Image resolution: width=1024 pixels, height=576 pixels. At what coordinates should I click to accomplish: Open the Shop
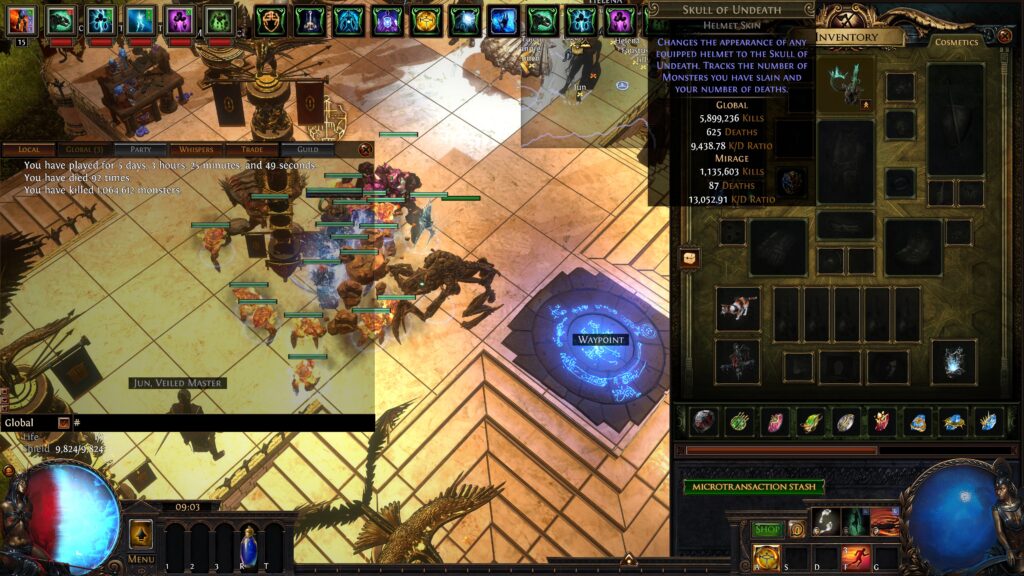coord(767,529)
